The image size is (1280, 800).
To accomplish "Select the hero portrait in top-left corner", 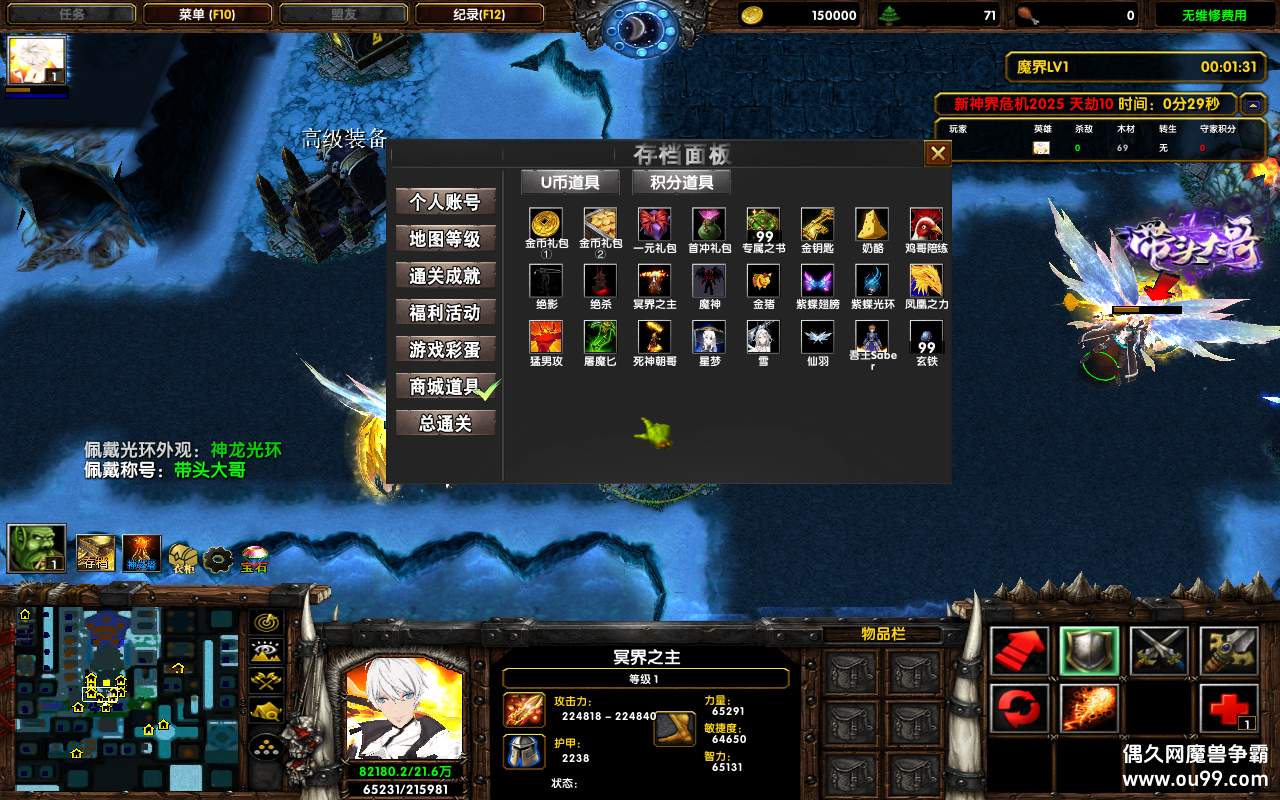I will [37, 62].
